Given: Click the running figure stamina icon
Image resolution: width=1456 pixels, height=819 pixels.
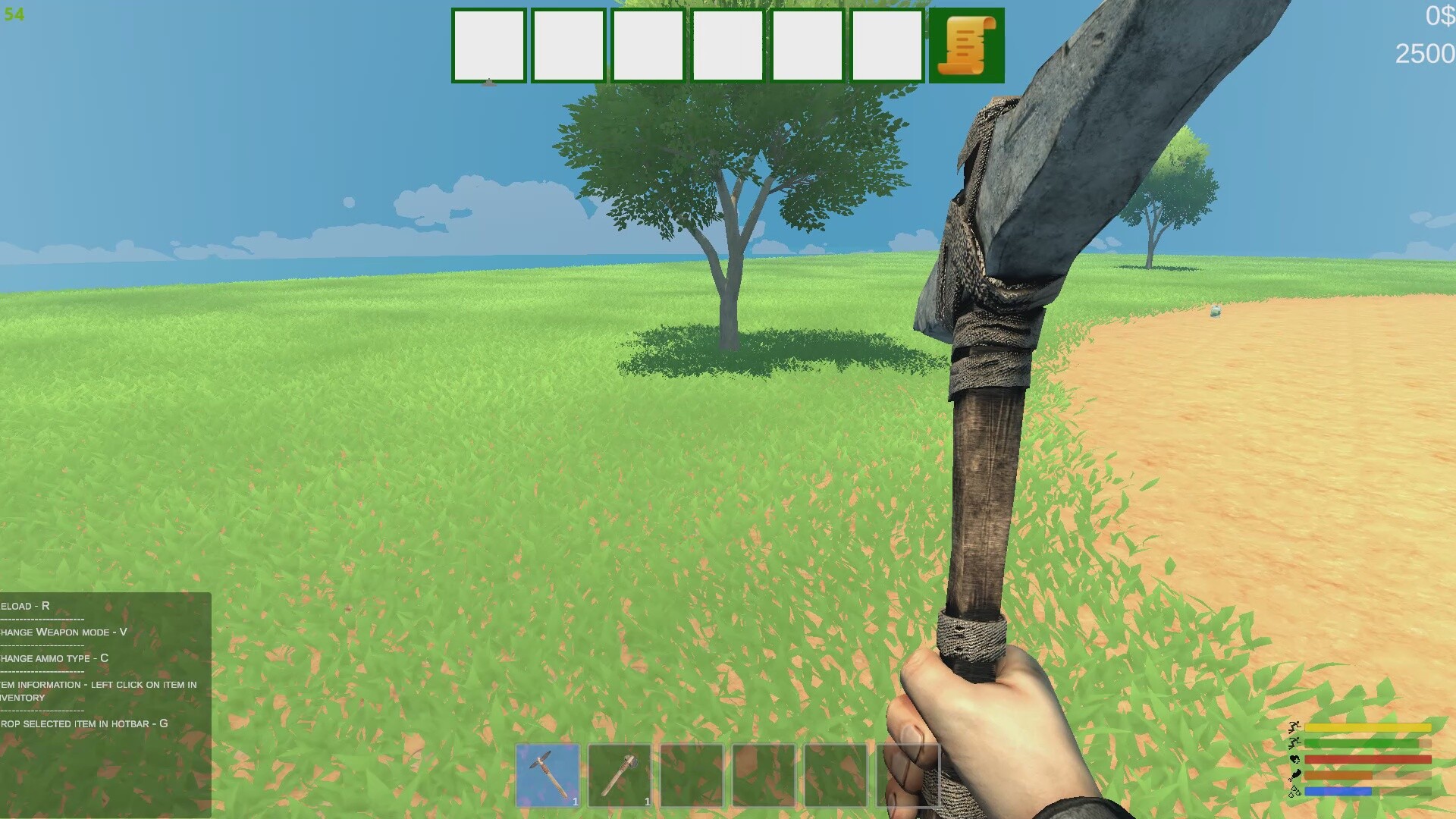Looking at the screenshot, I should click(x=1294, y=726).
